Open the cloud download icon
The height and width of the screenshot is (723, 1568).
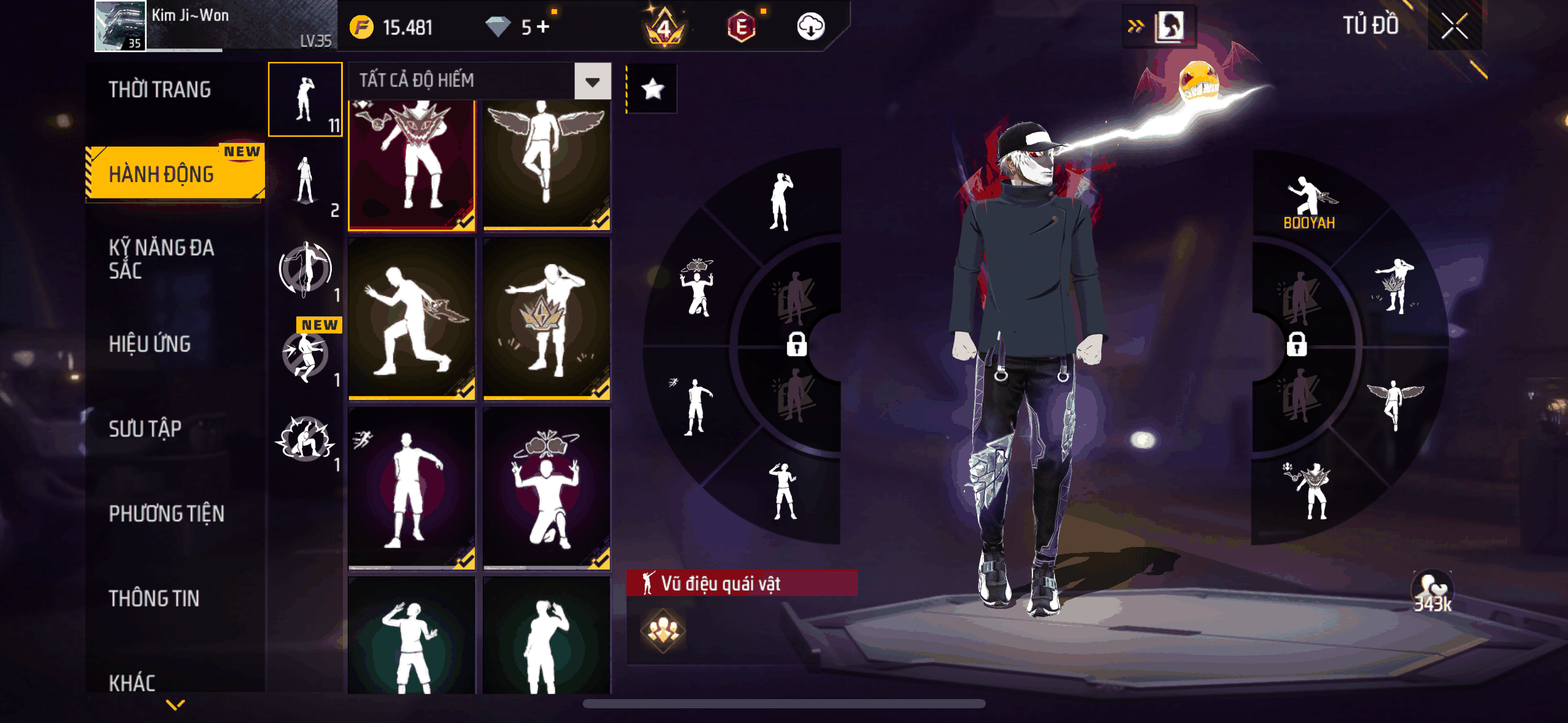[810, 27]
